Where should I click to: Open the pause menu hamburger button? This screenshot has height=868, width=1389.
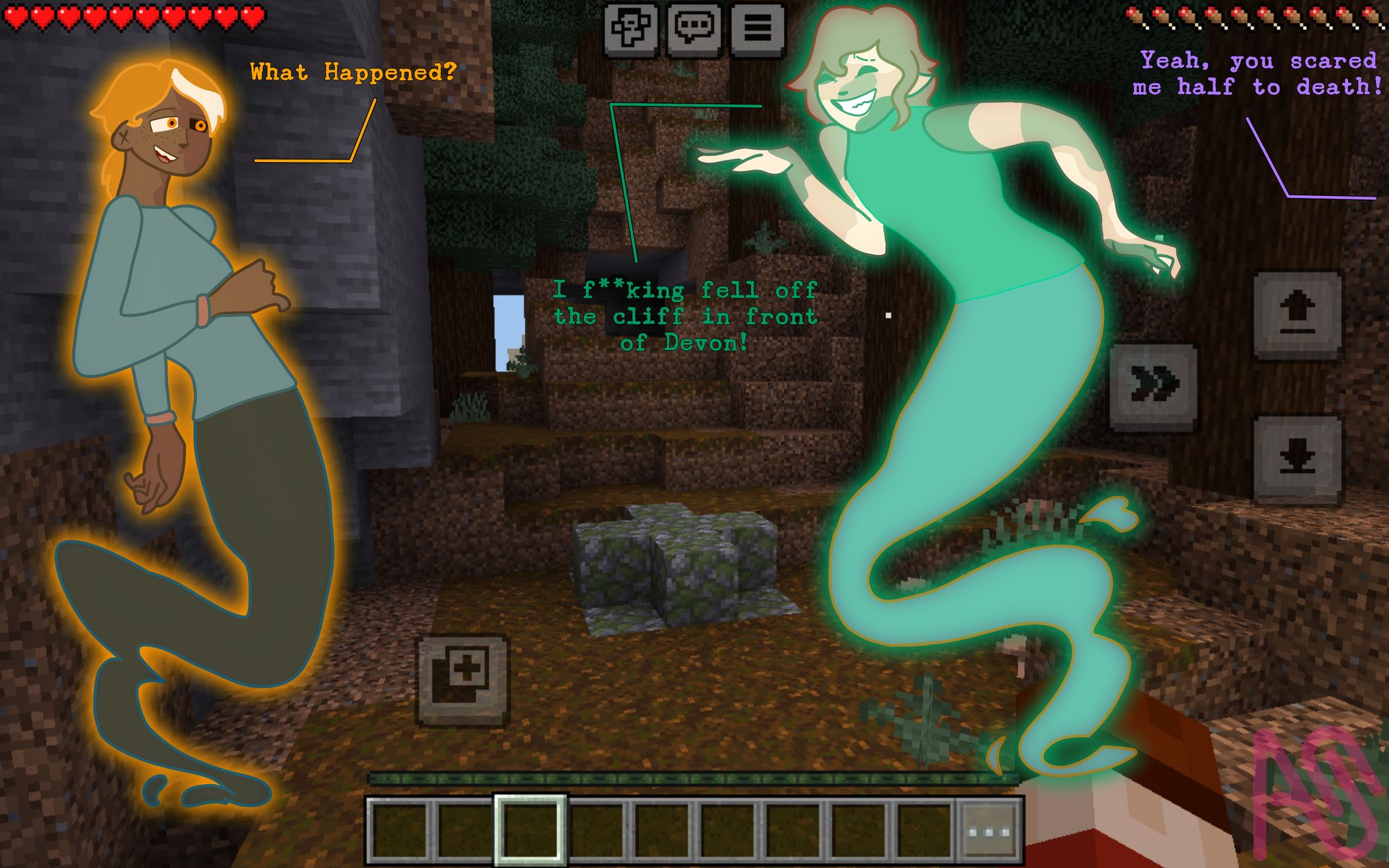tap(758, 28)
